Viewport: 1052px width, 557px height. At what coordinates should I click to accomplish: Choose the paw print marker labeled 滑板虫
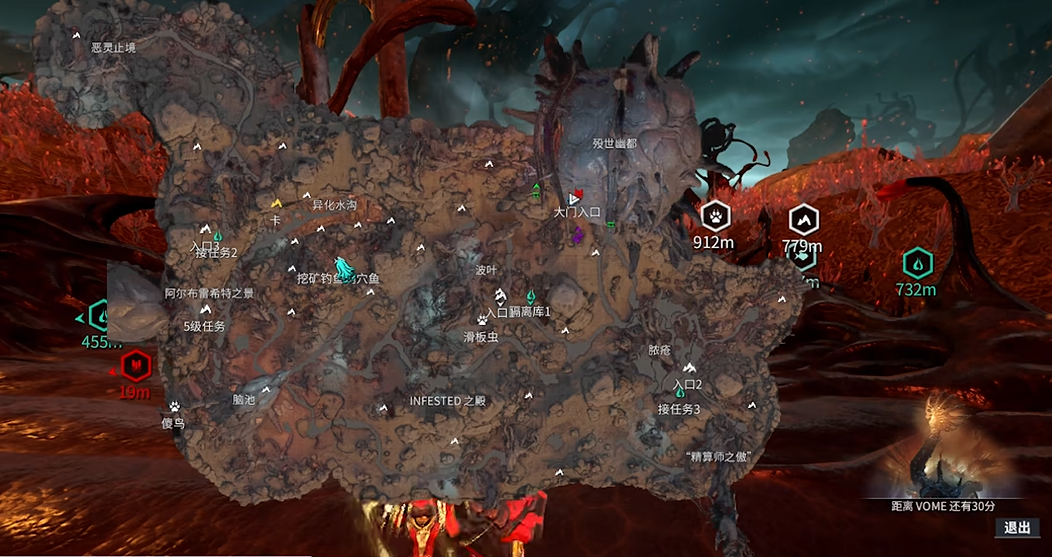pos(483,320)
